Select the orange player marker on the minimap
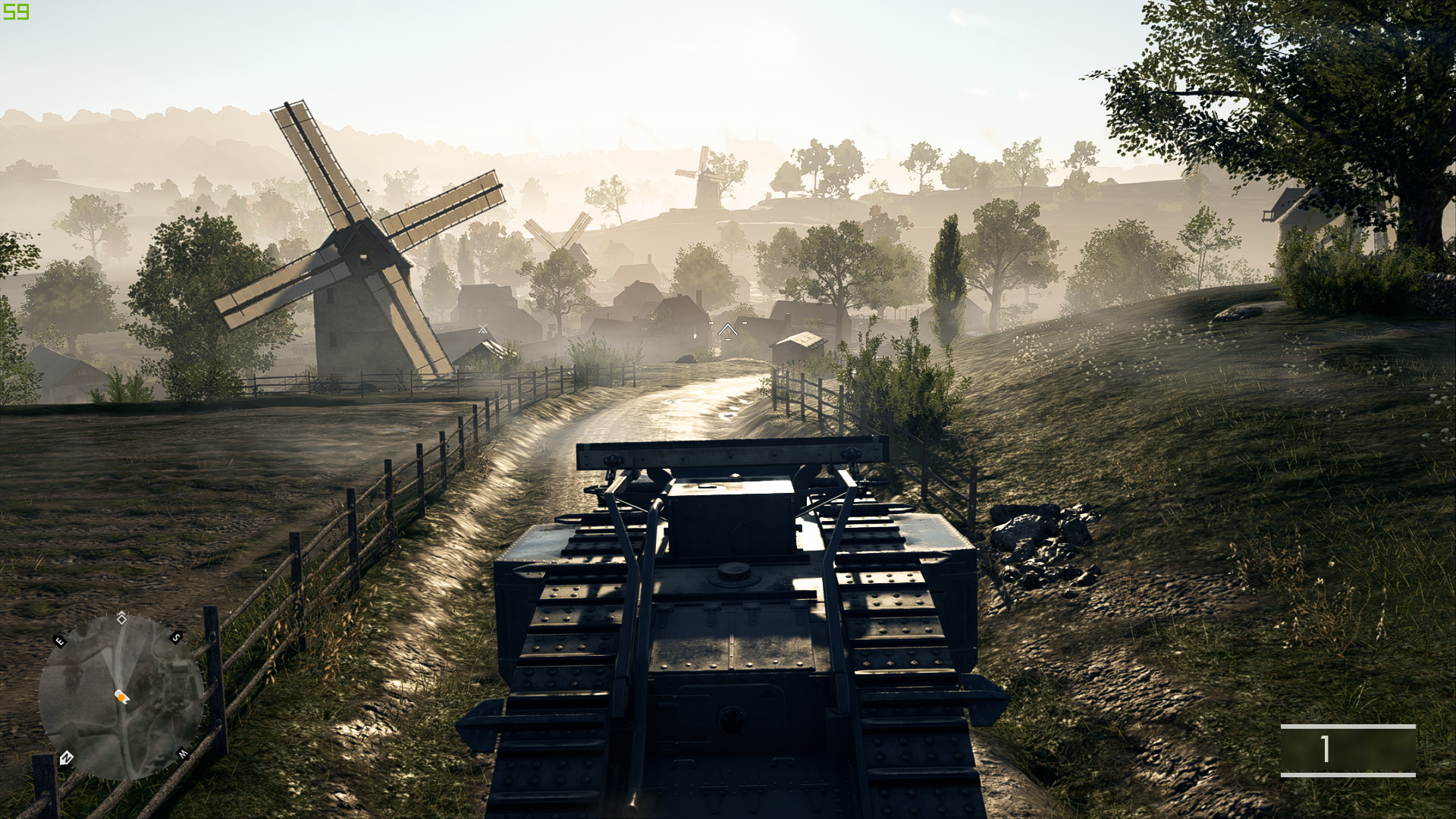Viewport: 1456px width, 819px height. click(x=121, y=696)
